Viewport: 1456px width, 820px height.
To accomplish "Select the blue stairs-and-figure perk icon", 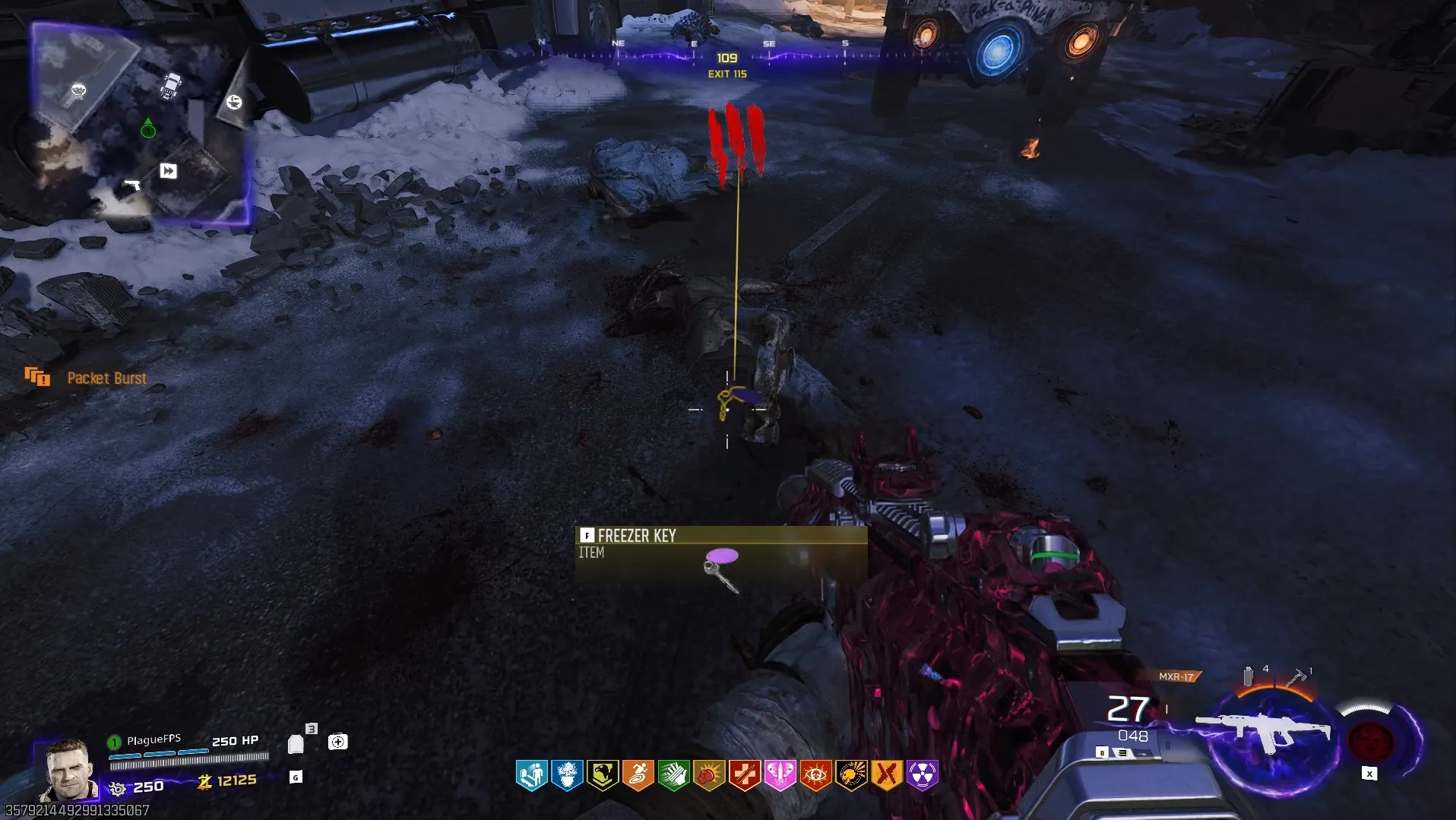I will coord(532,775).
